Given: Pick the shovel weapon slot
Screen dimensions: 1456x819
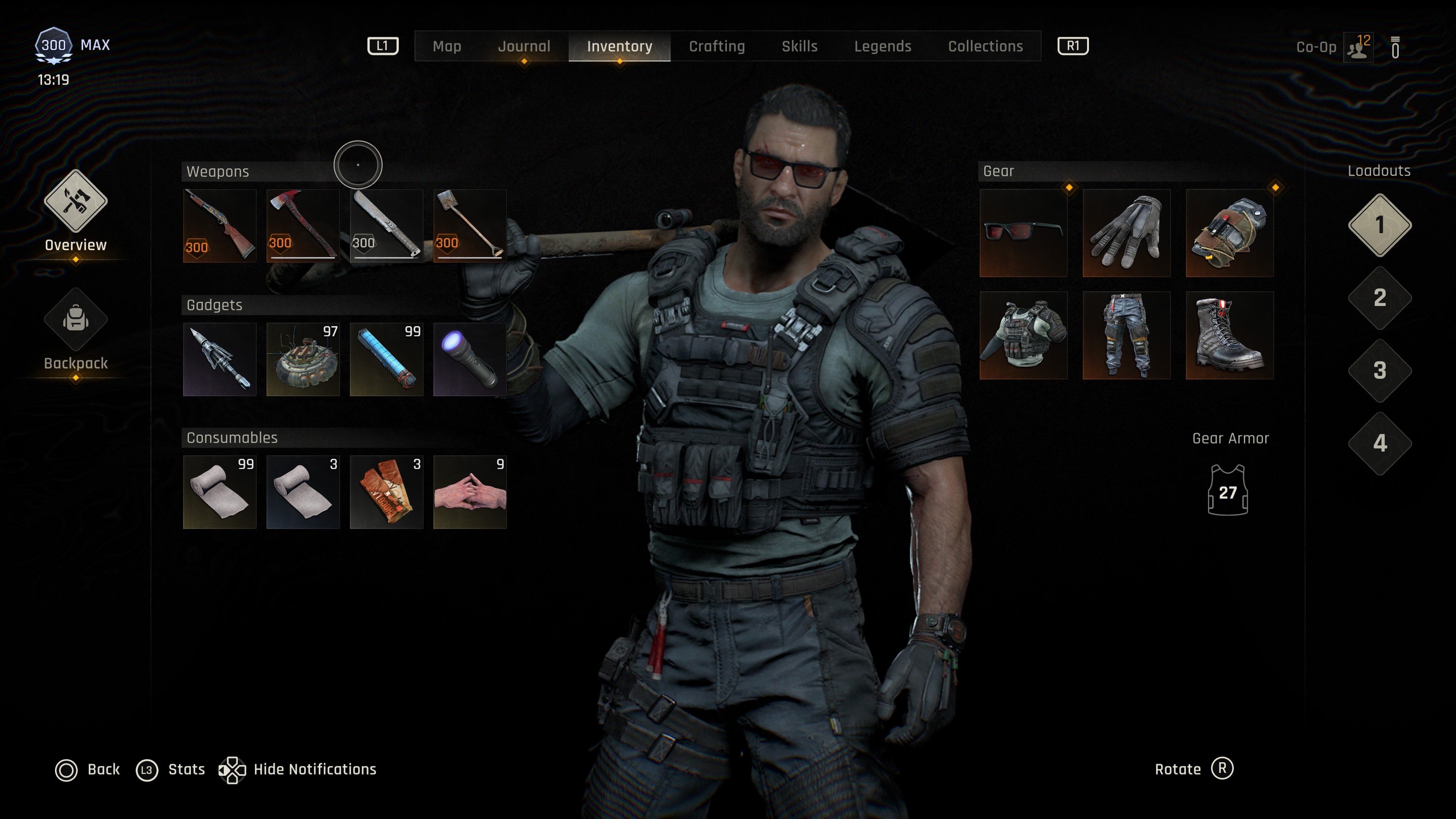Looking at the screenshot, I should pyautogui.click(x=470, y=226).
